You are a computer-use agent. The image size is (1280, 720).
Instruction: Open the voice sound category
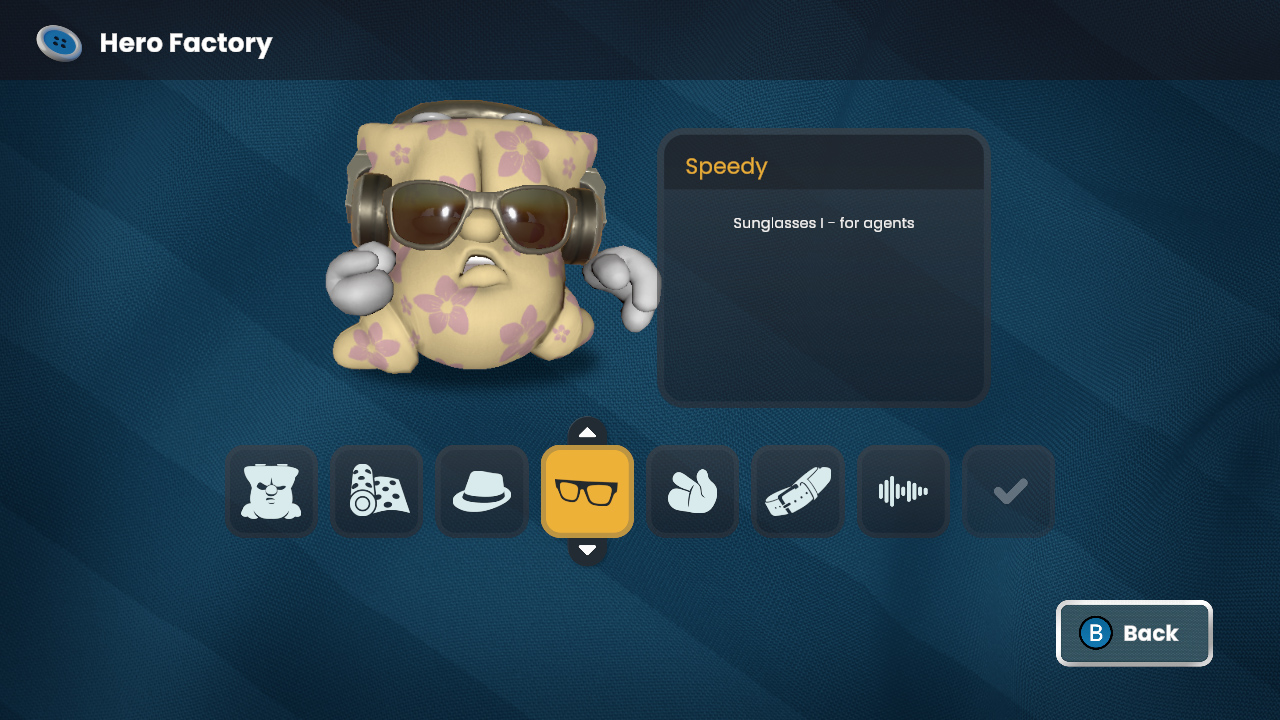coord(902,491)
